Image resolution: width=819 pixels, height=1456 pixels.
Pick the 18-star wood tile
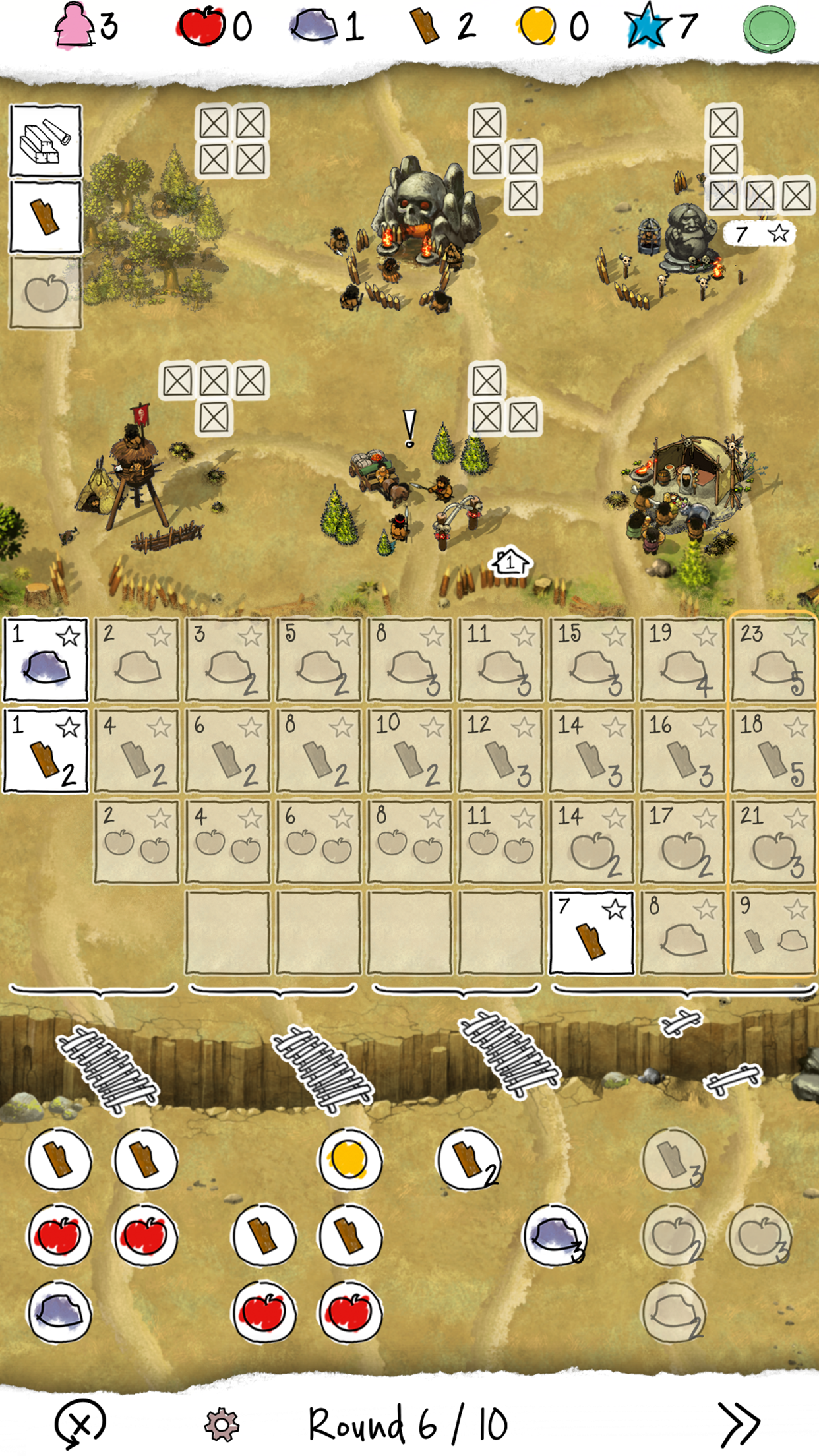coord(773,750)
